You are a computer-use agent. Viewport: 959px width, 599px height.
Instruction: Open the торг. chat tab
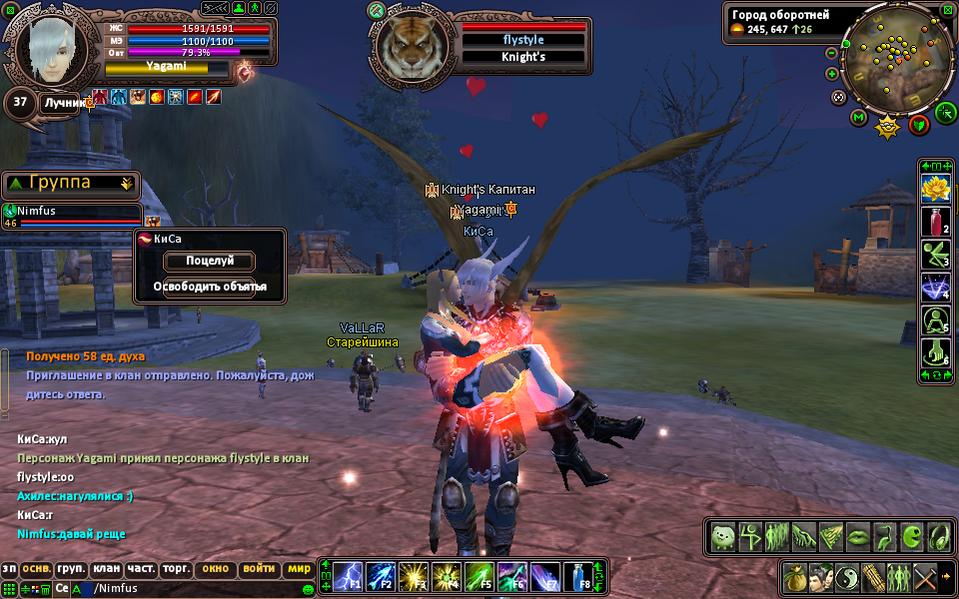point(176,568)
